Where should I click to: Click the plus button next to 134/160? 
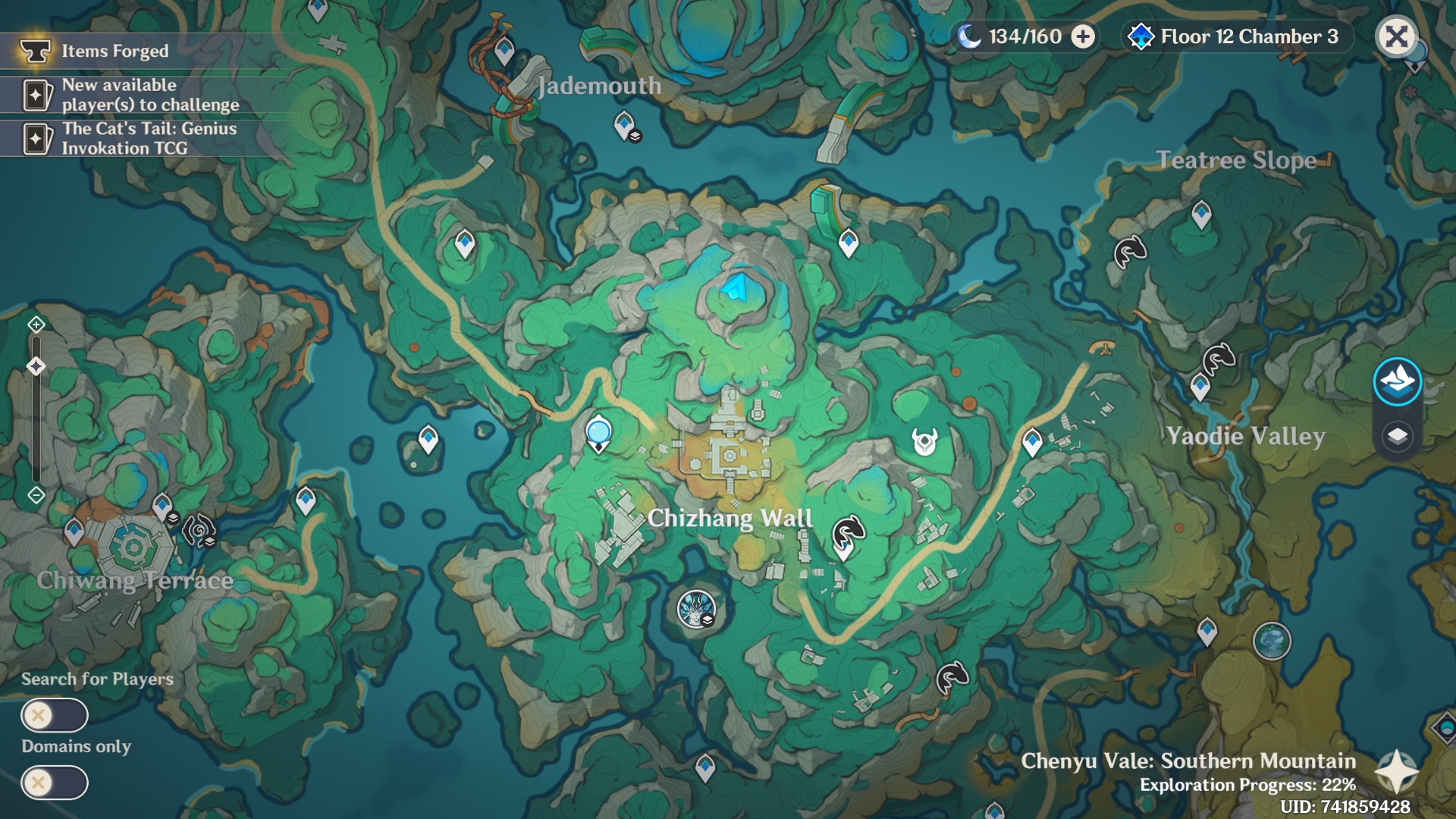[1083, 36]
